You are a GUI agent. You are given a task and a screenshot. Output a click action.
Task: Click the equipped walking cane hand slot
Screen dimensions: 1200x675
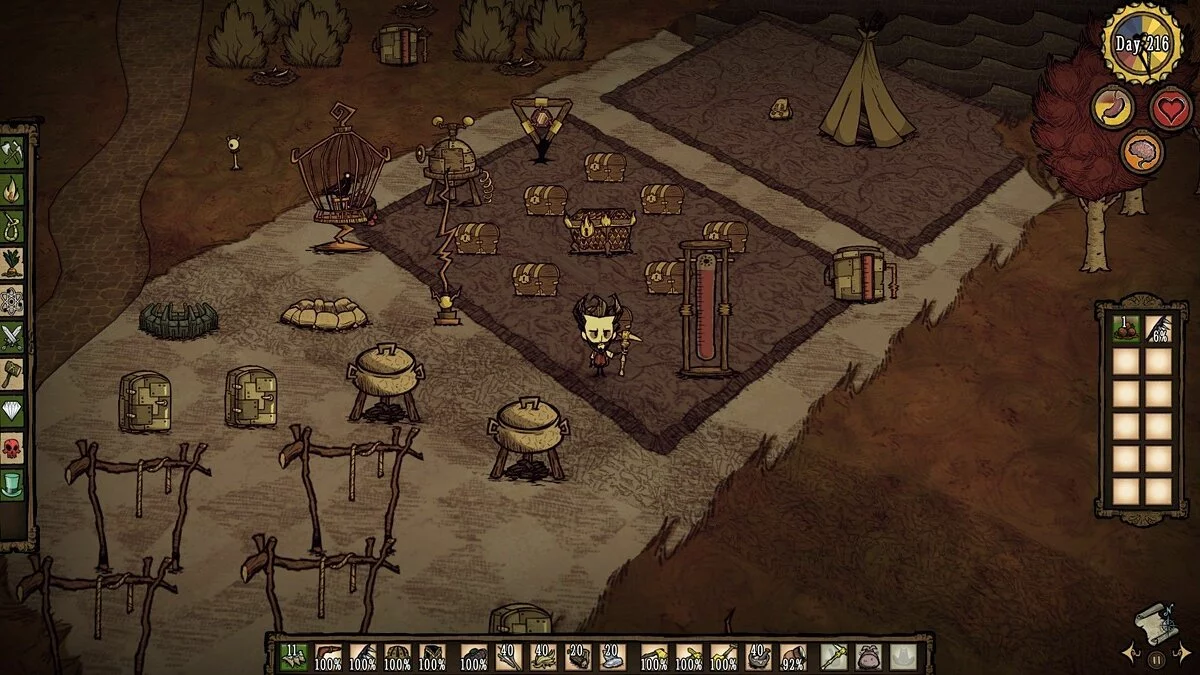click(834, 657)
